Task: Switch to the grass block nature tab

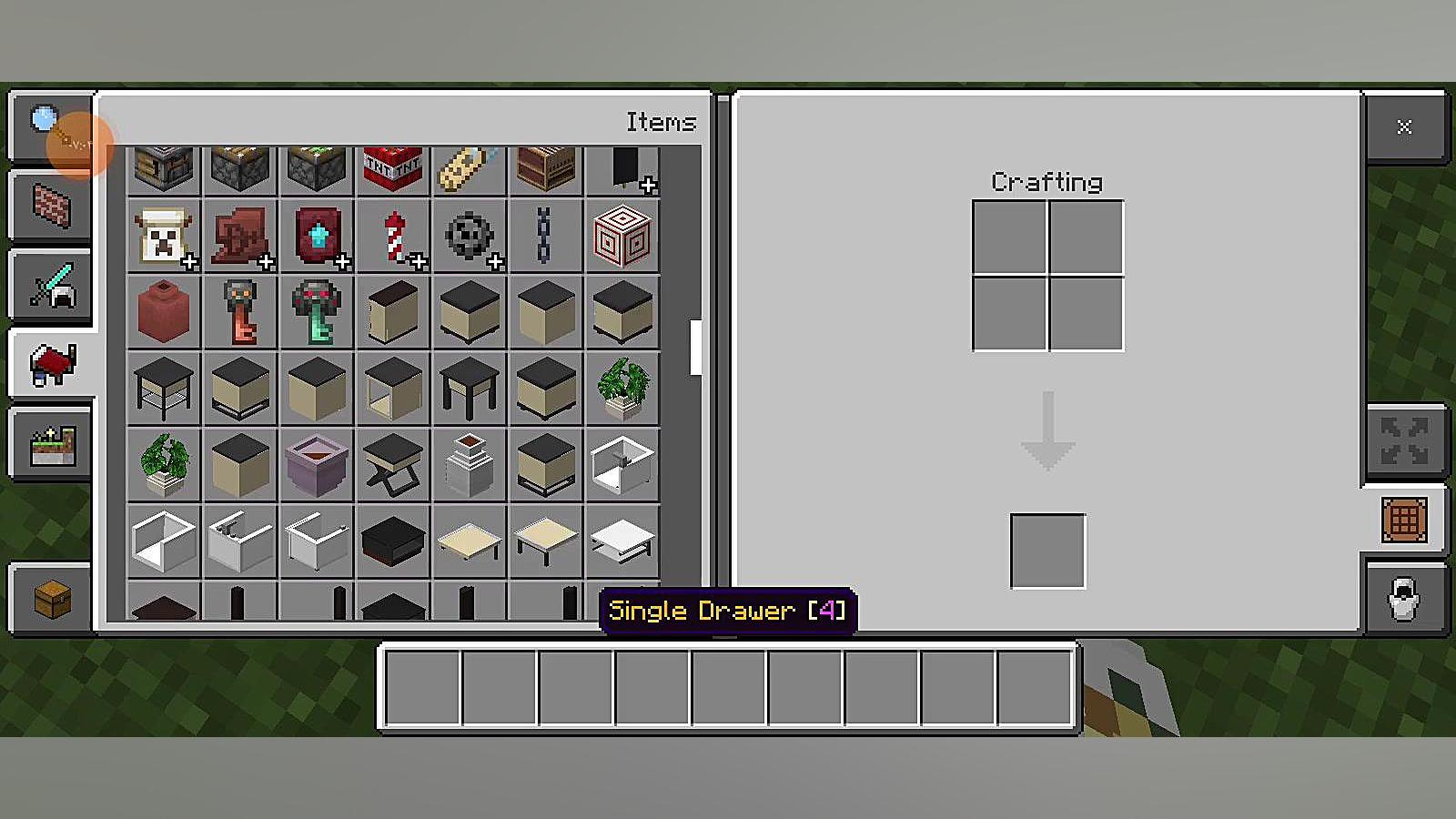Action: pos(52,445)
